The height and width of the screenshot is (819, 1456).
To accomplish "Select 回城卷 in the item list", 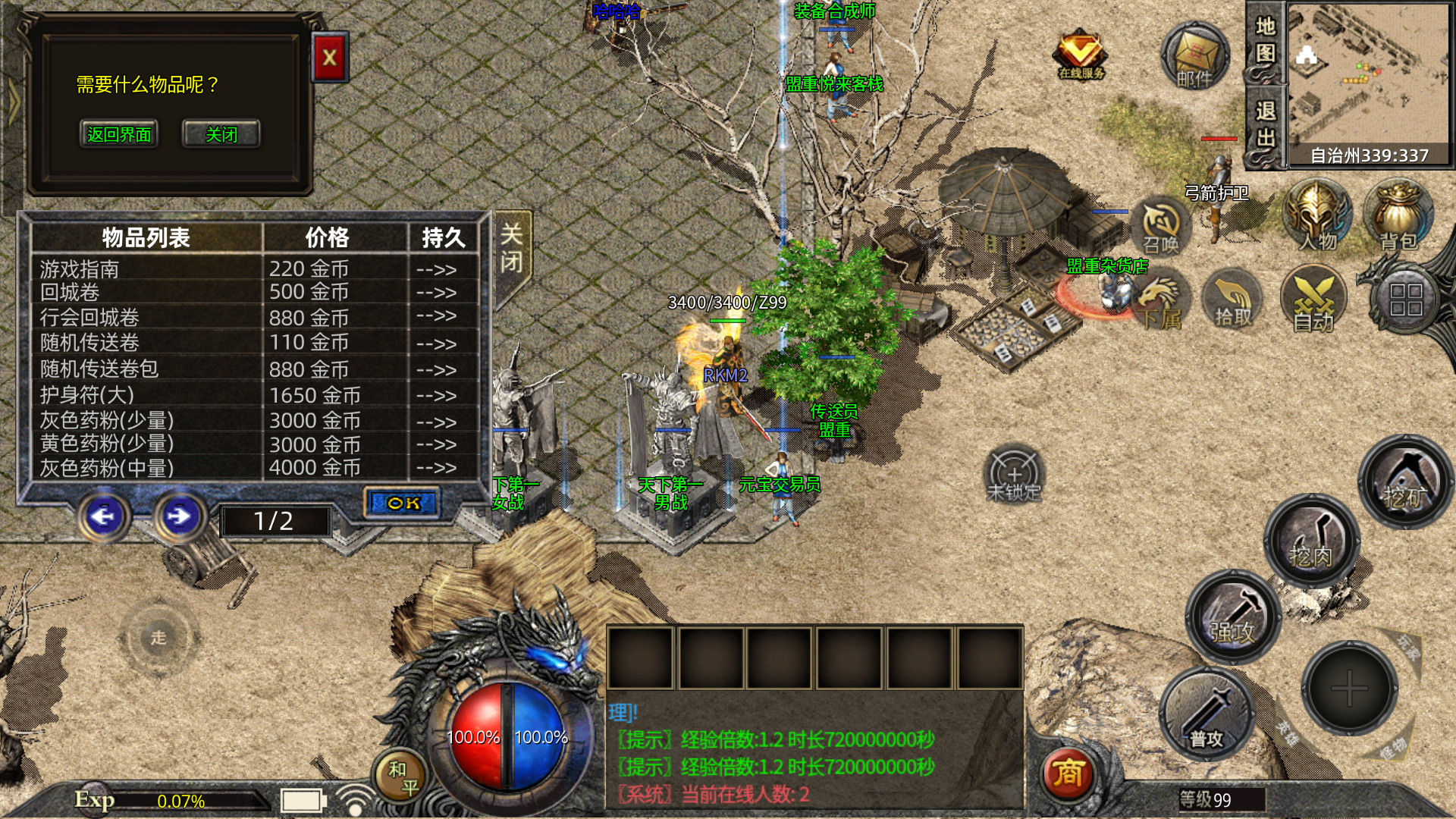I will 70,293.
